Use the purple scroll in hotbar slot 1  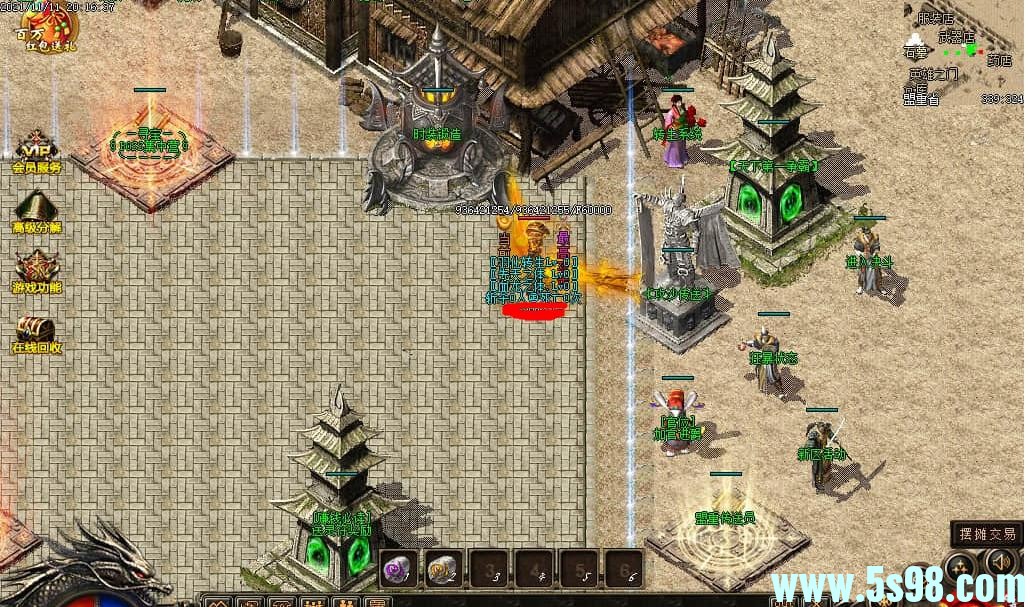[397, 569]
